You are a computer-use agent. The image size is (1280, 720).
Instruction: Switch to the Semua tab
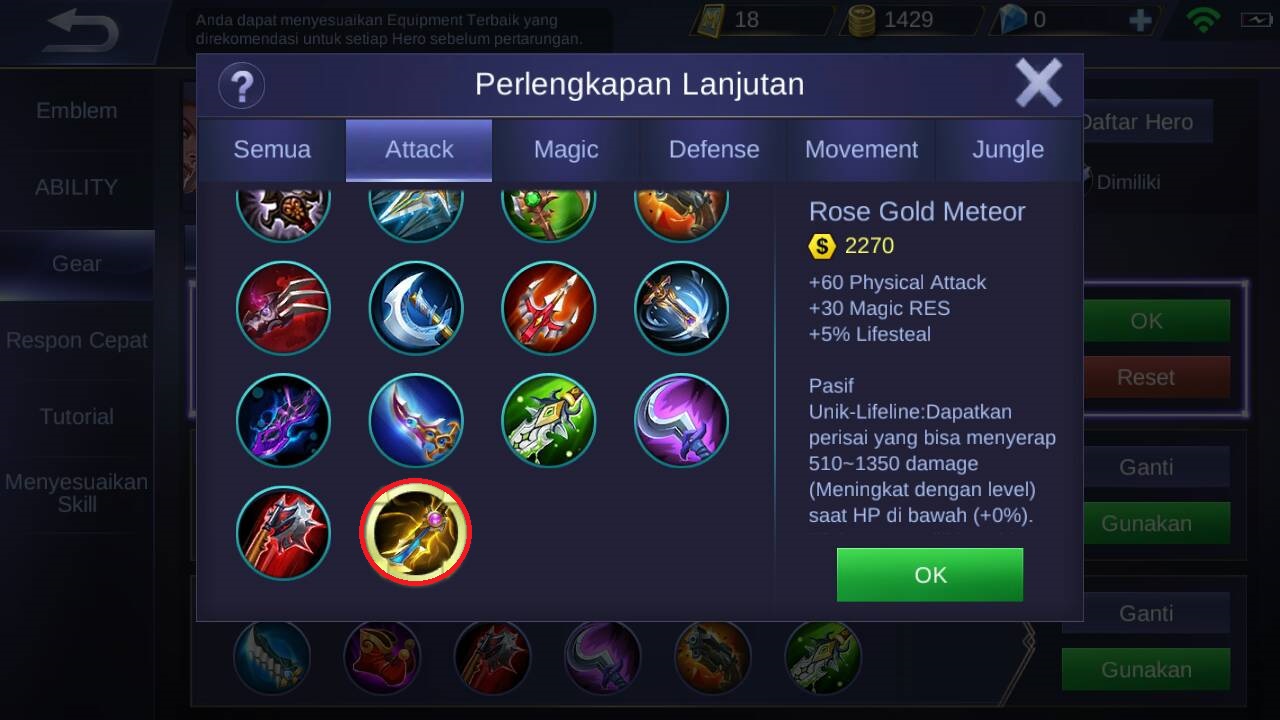point(272,150)
